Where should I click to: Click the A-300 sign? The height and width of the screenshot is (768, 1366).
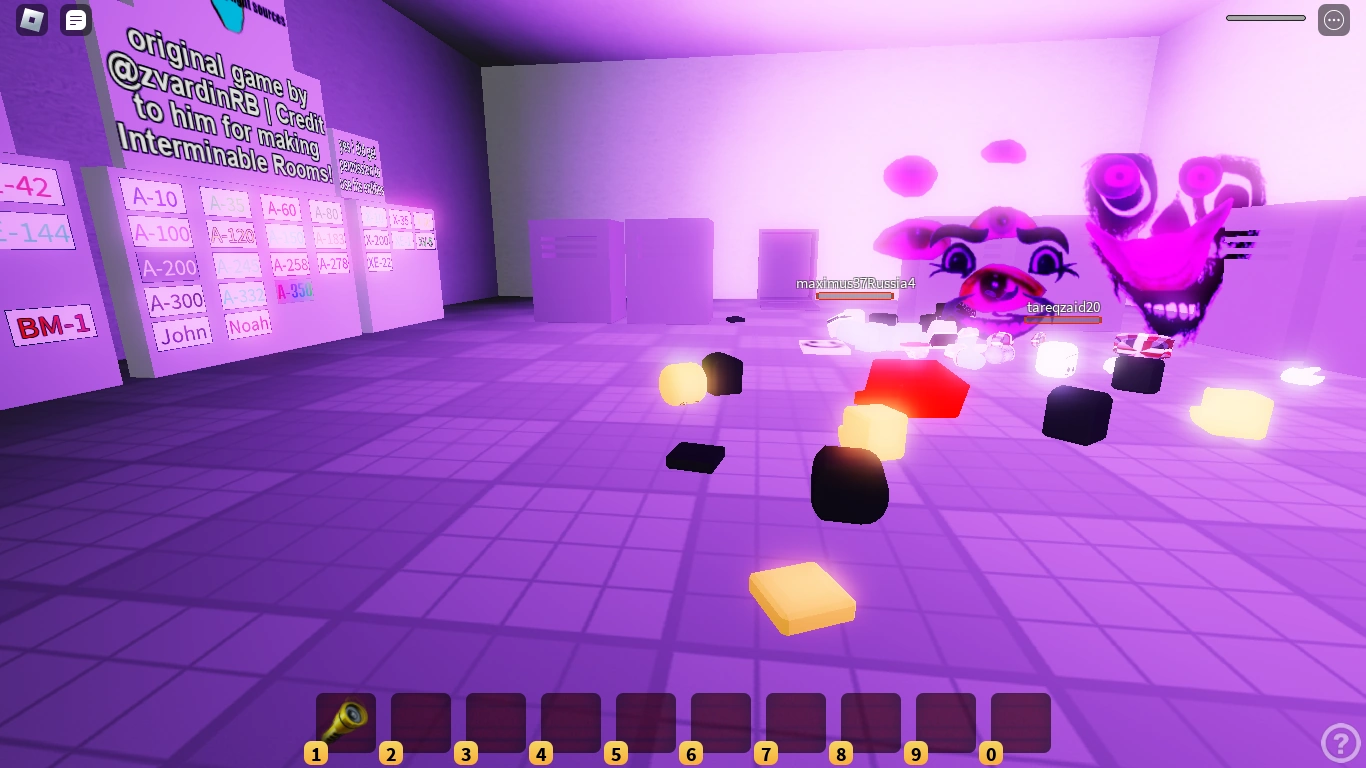(x=175, y=300)
